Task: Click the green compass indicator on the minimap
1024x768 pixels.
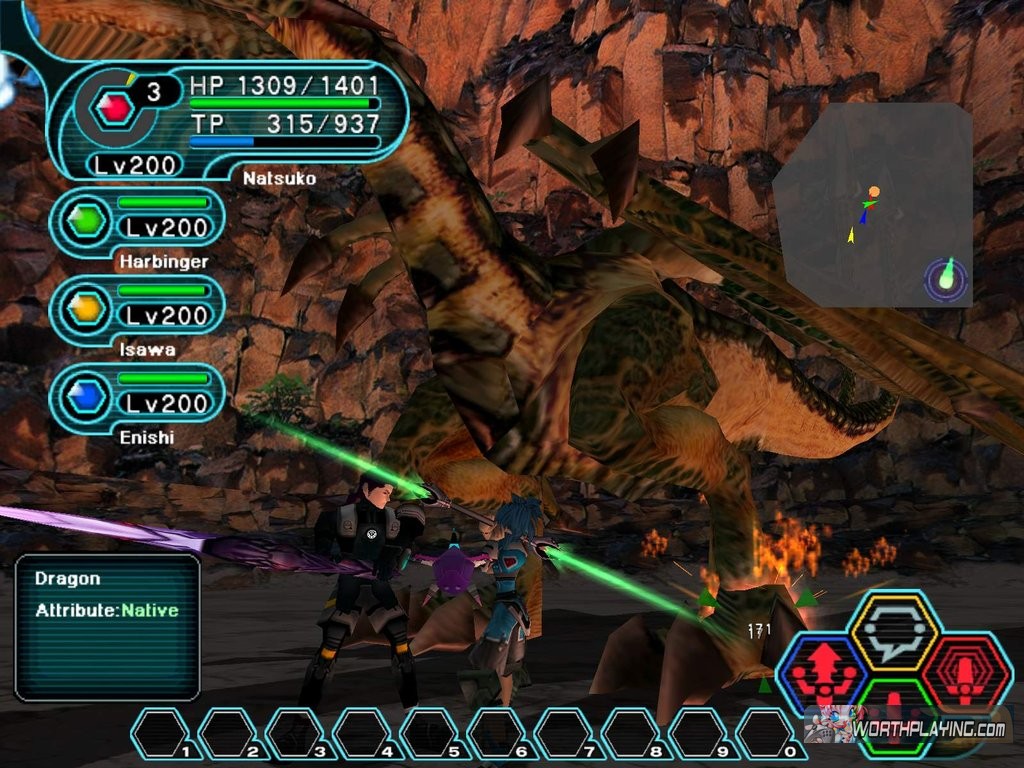Action: (947, 279)
